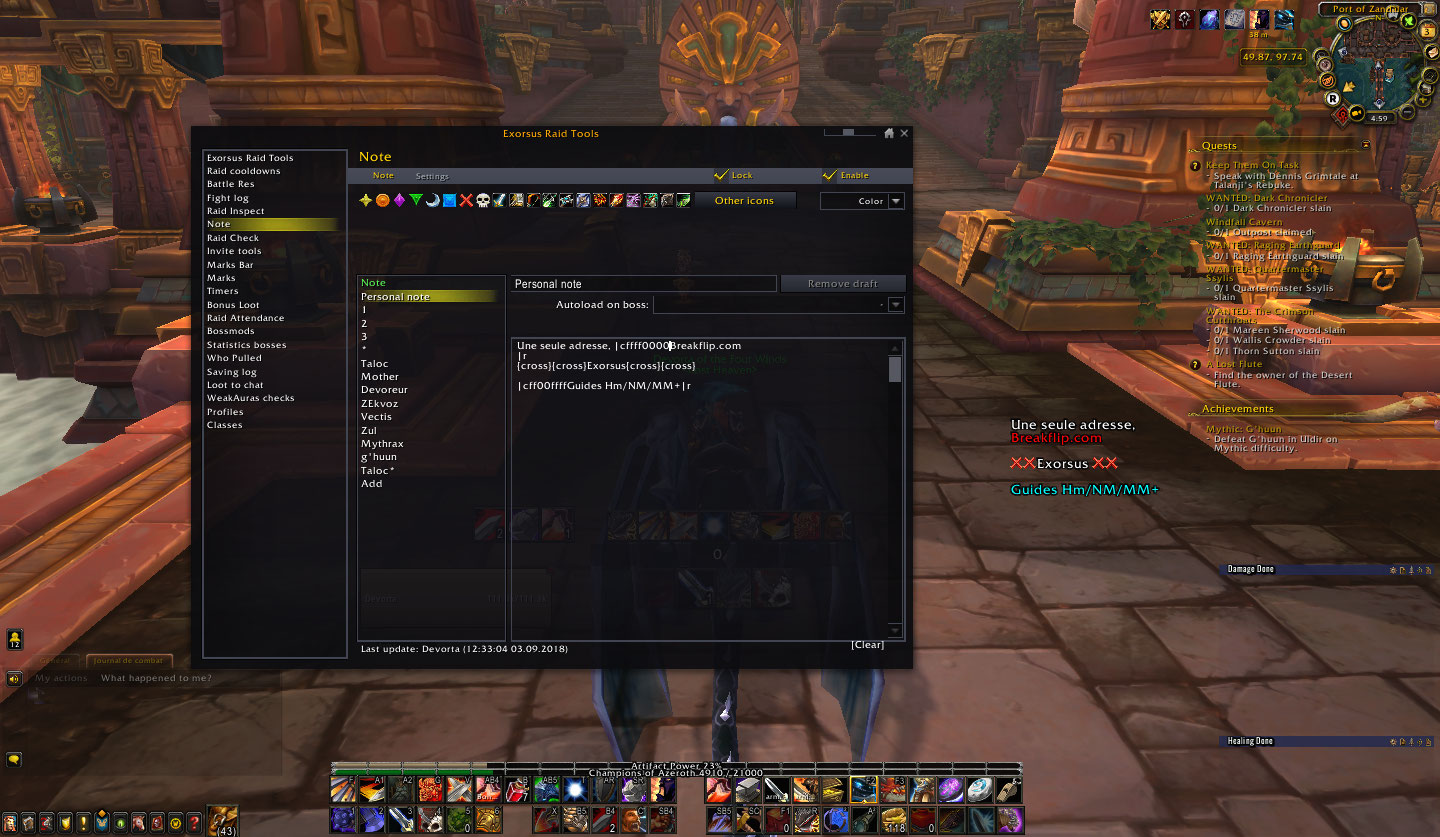Open the Color dropdown
This screenshot has width=1440, height=837.
click(x=861, y=200)
